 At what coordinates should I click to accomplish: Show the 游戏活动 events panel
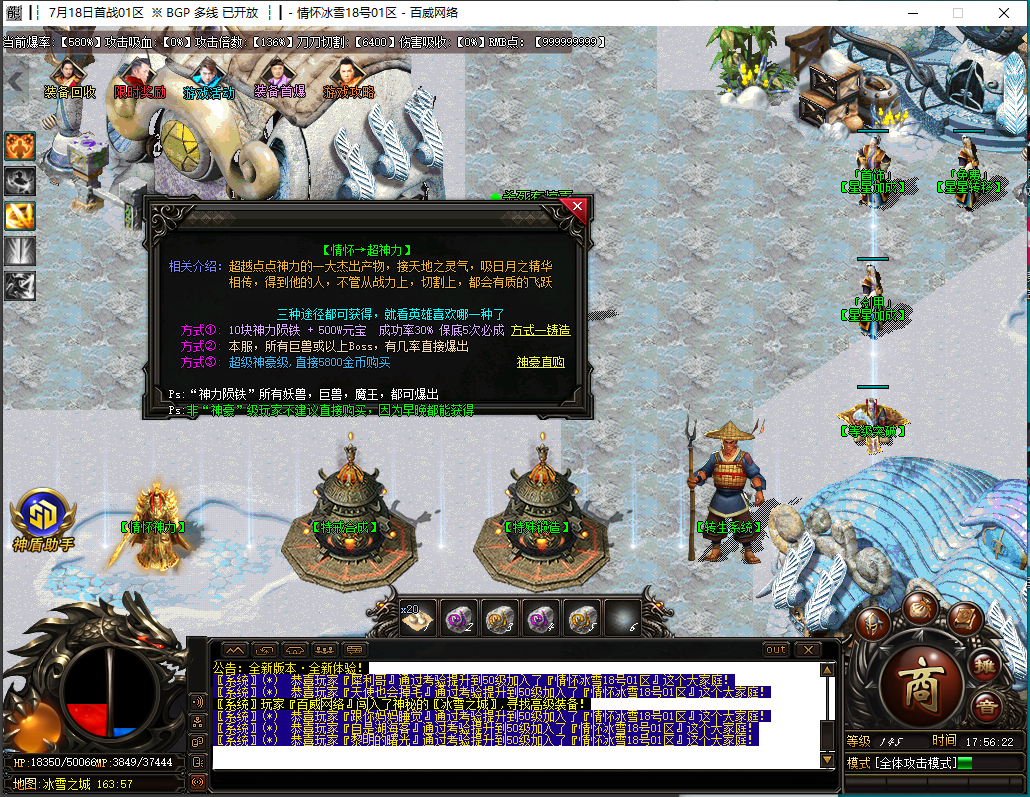click(x=208, y=79)
